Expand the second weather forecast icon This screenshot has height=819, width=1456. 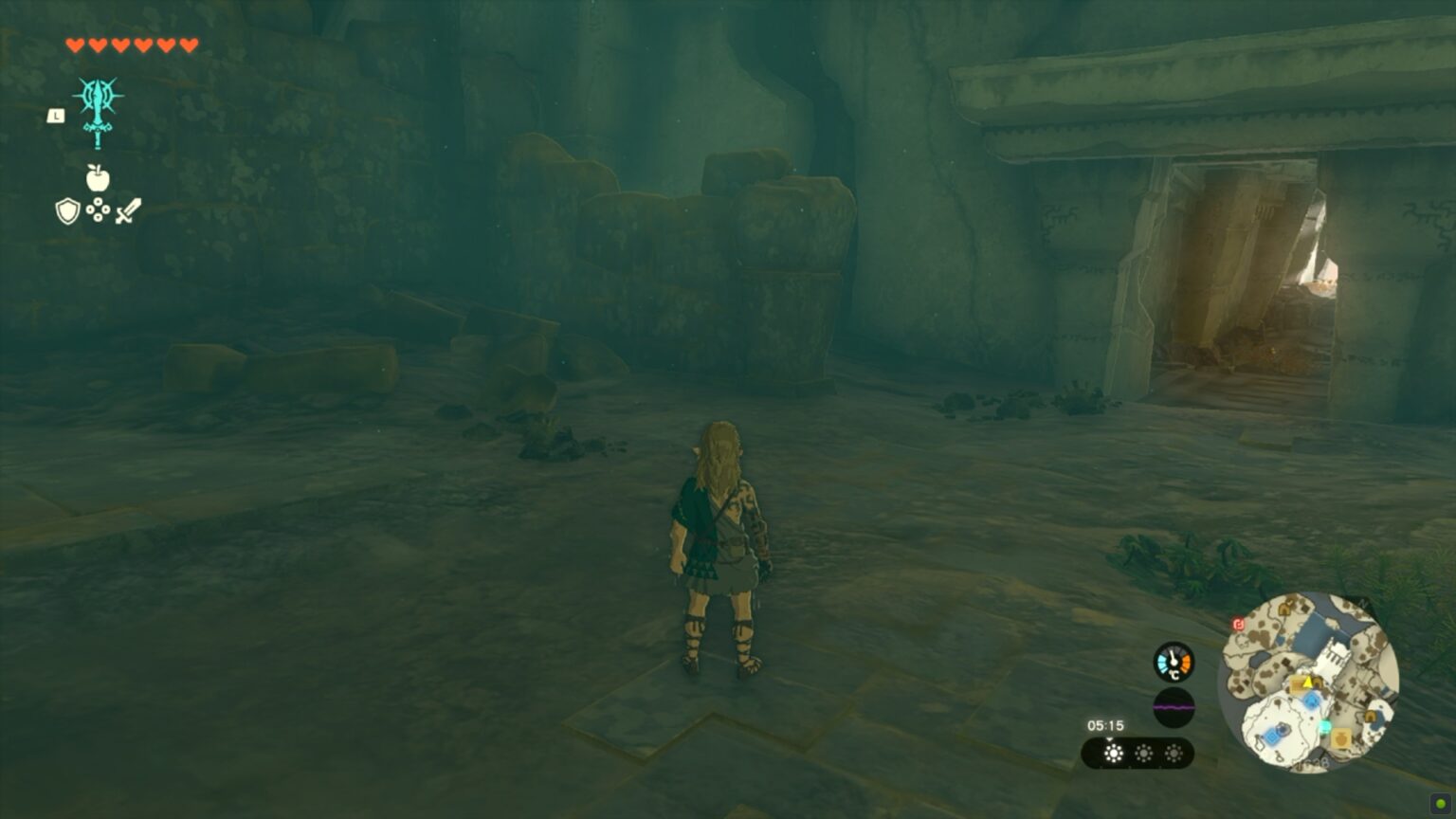click(x=1143, y=753)
